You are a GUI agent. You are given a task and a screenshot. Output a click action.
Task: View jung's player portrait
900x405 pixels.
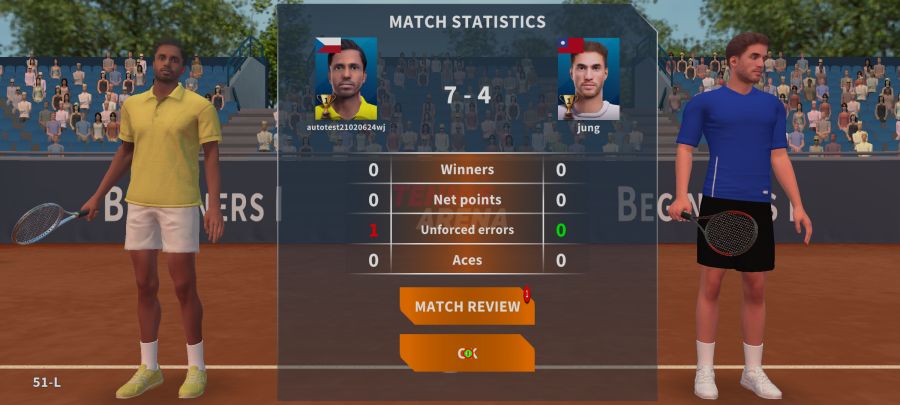tap(588, 80)
